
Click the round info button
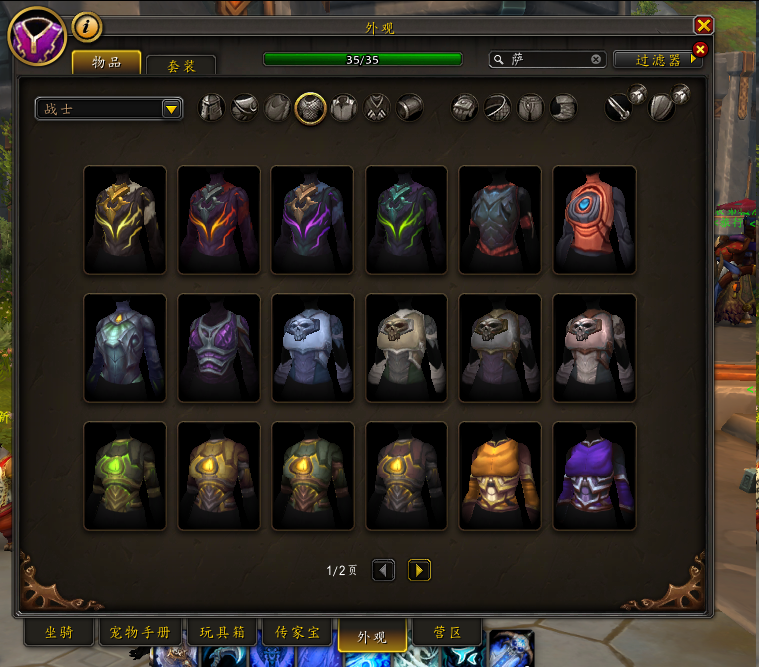[x=86, y=26]
